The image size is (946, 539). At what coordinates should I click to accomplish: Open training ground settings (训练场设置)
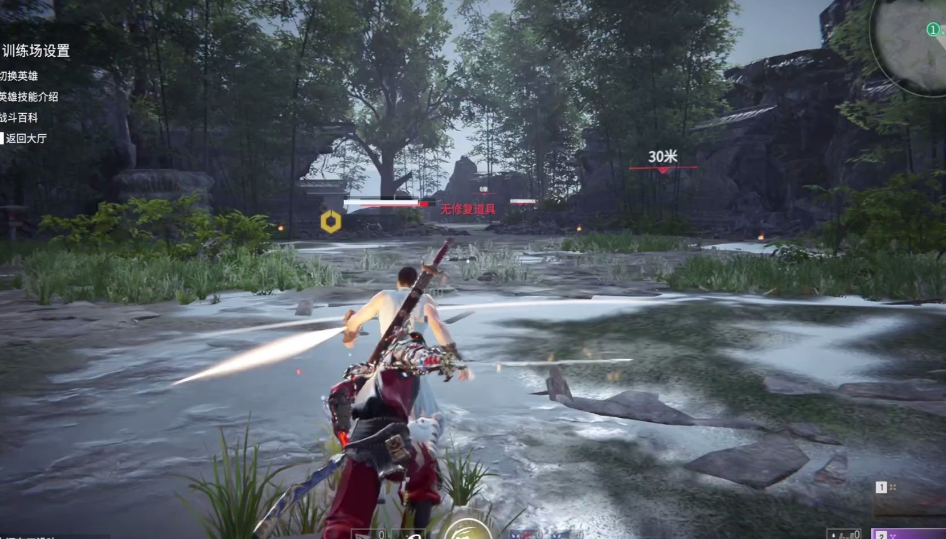[36, 50]
